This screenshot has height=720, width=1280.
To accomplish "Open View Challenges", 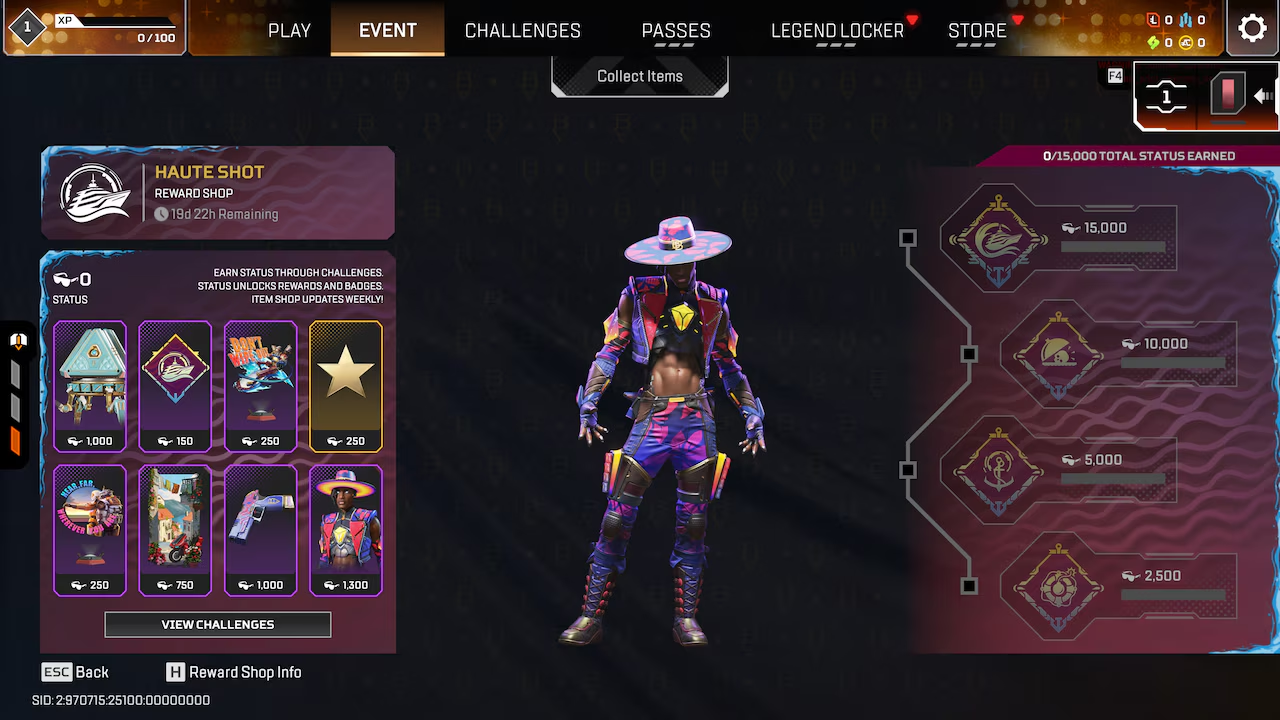I will pyautogui.click(x=218, y=624).
